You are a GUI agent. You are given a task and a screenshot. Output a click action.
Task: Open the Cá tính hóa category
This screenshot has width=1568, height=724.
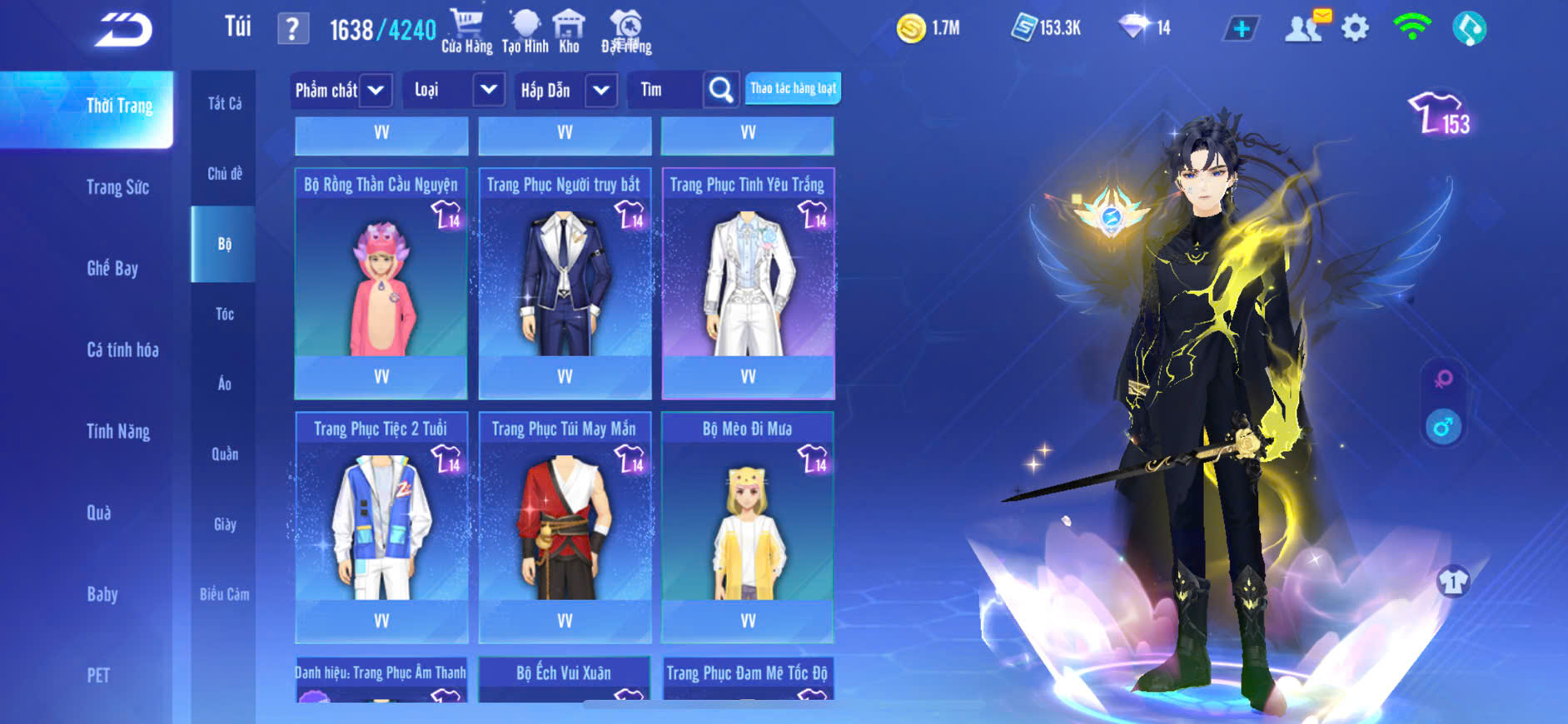pos(122,350)
